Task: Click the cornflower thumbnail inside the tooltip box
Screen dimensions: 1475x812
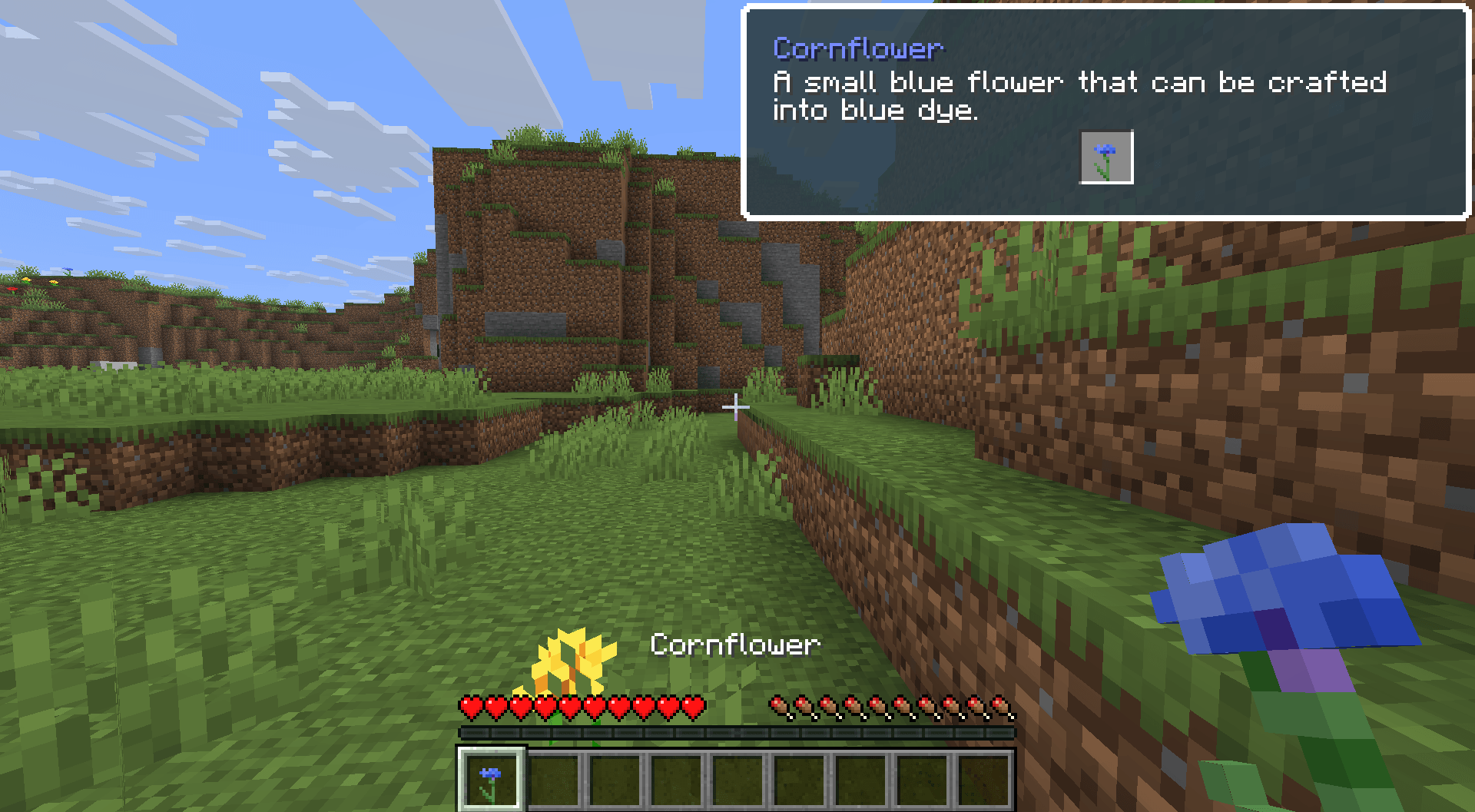Action: (x=1106, y=157)
